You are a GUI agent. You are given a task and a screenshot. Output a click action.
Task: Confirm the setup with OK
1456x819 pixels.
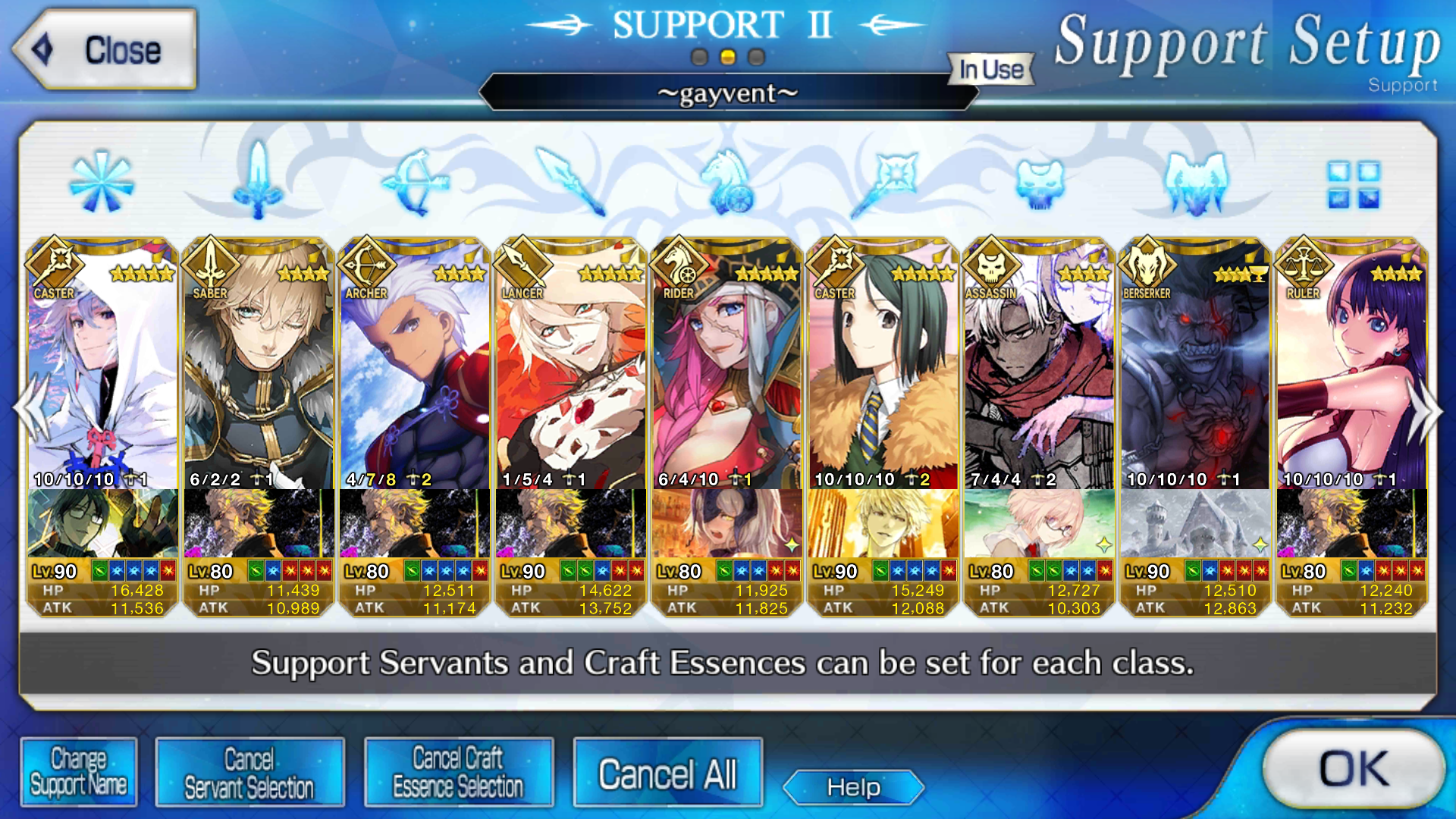click(1353, 769)
